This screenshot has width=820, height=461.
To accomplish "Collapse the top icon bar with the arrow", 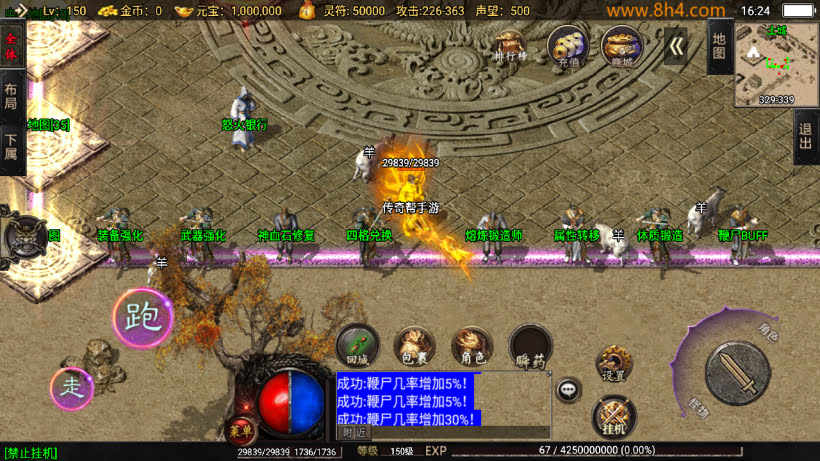I will coord(677,46).
